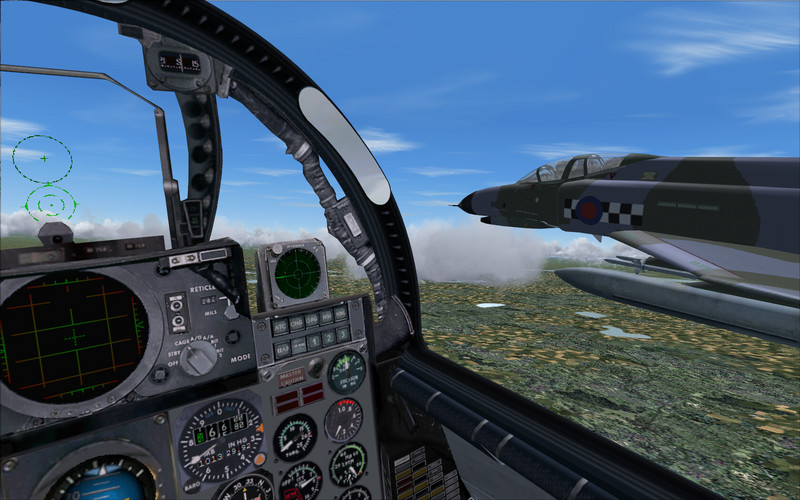Acknowledge the Master Caution light
Viewport: 800px width, 500px height.
coord(291,377)
